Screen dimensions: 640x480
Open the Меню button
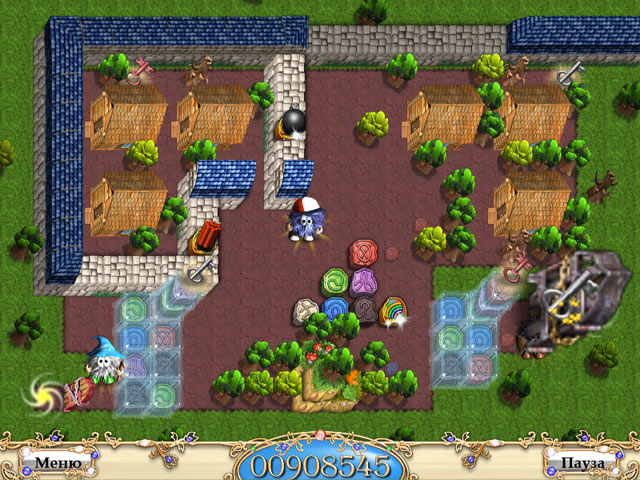[x=51, y=464]
